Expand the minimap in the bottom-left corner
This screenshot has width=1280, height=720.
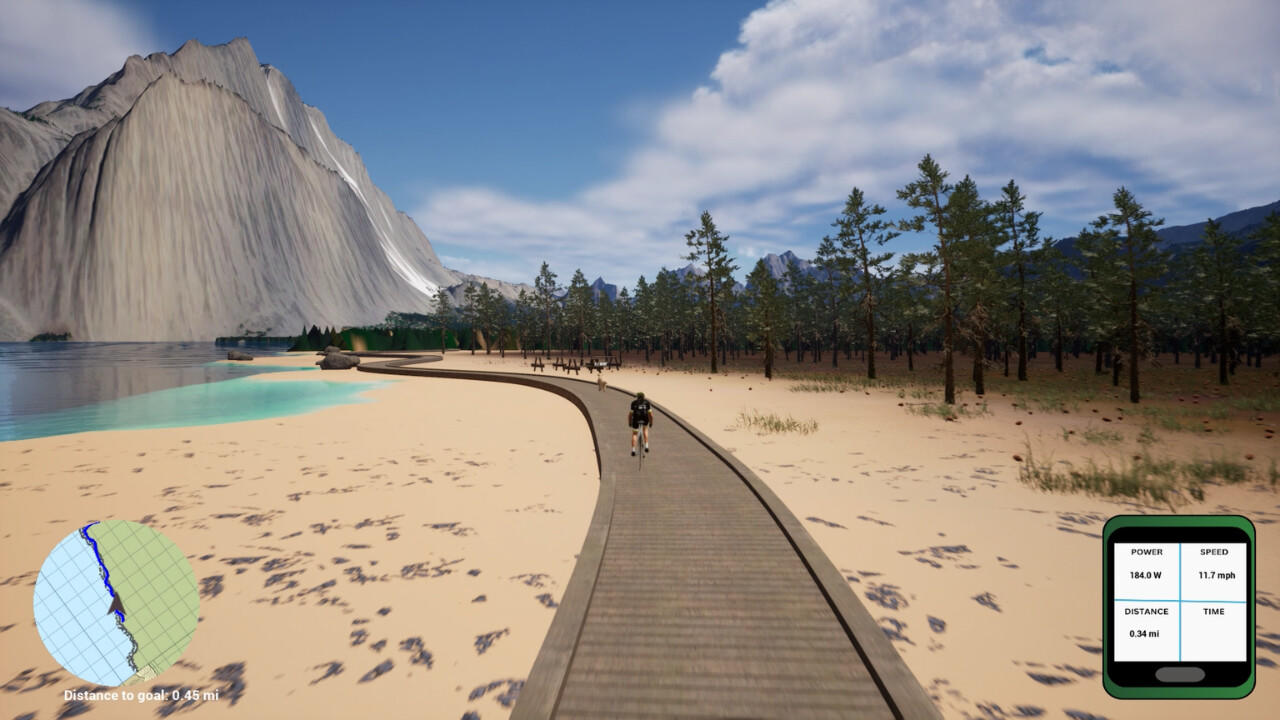click(120, 600)
